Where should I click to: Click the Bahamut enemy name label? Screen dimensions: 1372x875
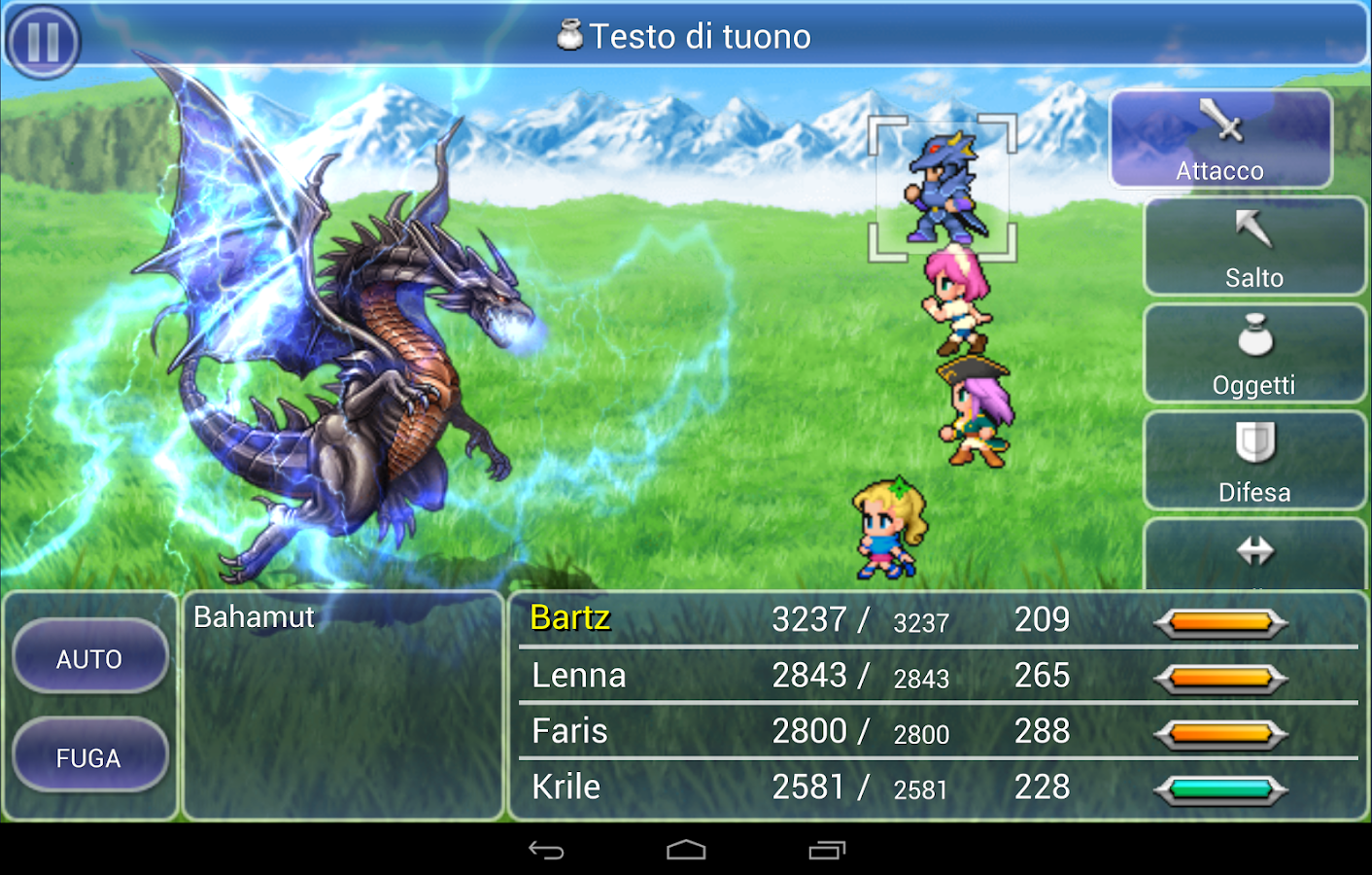[253, 616]
